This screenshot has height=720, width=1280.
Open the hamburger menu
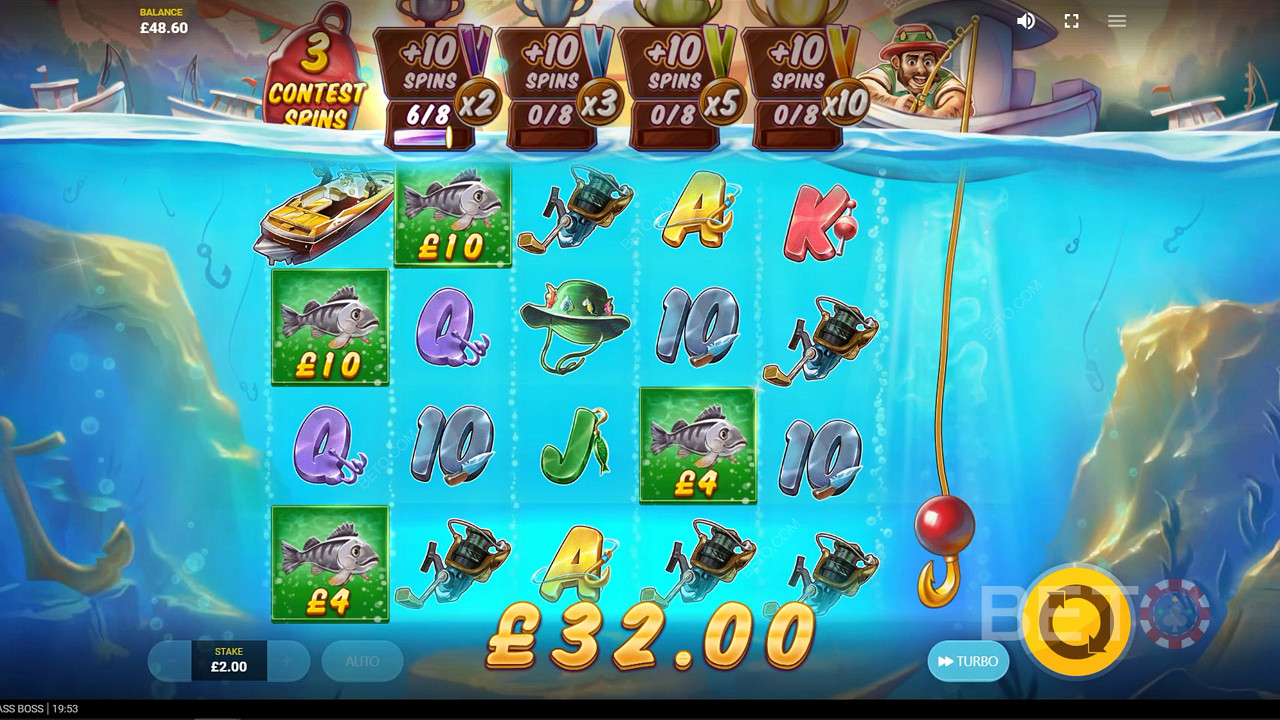(x=1117, y=21)
